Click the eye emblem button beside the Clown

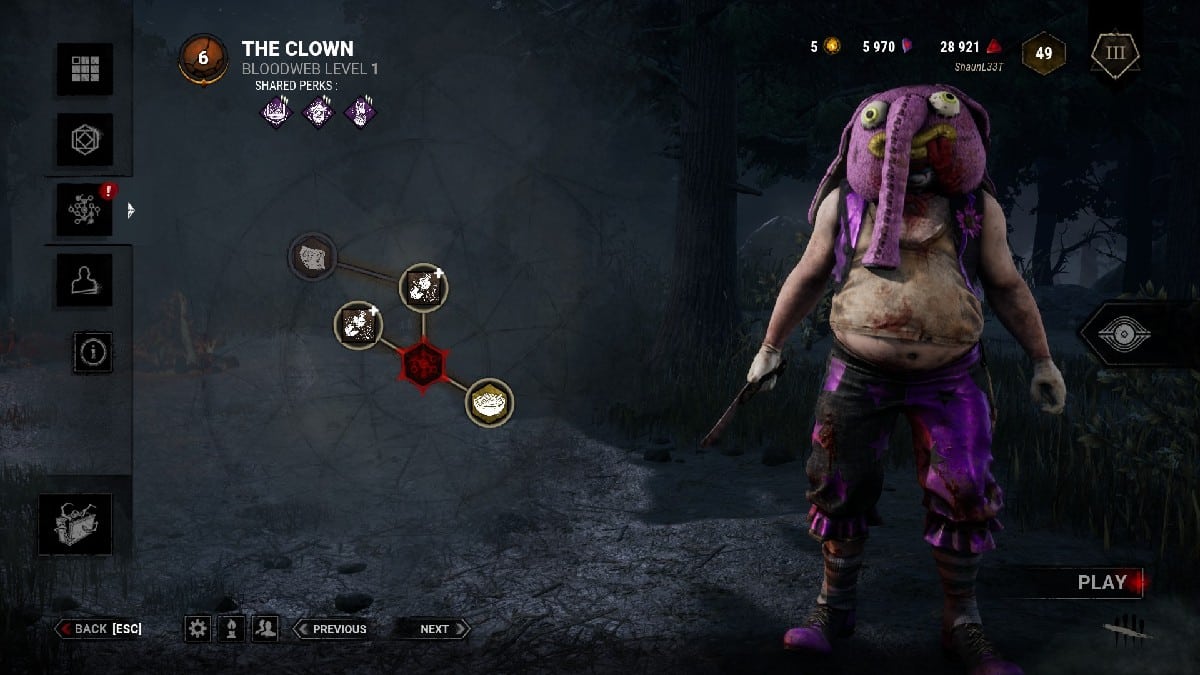point(1132,334)
